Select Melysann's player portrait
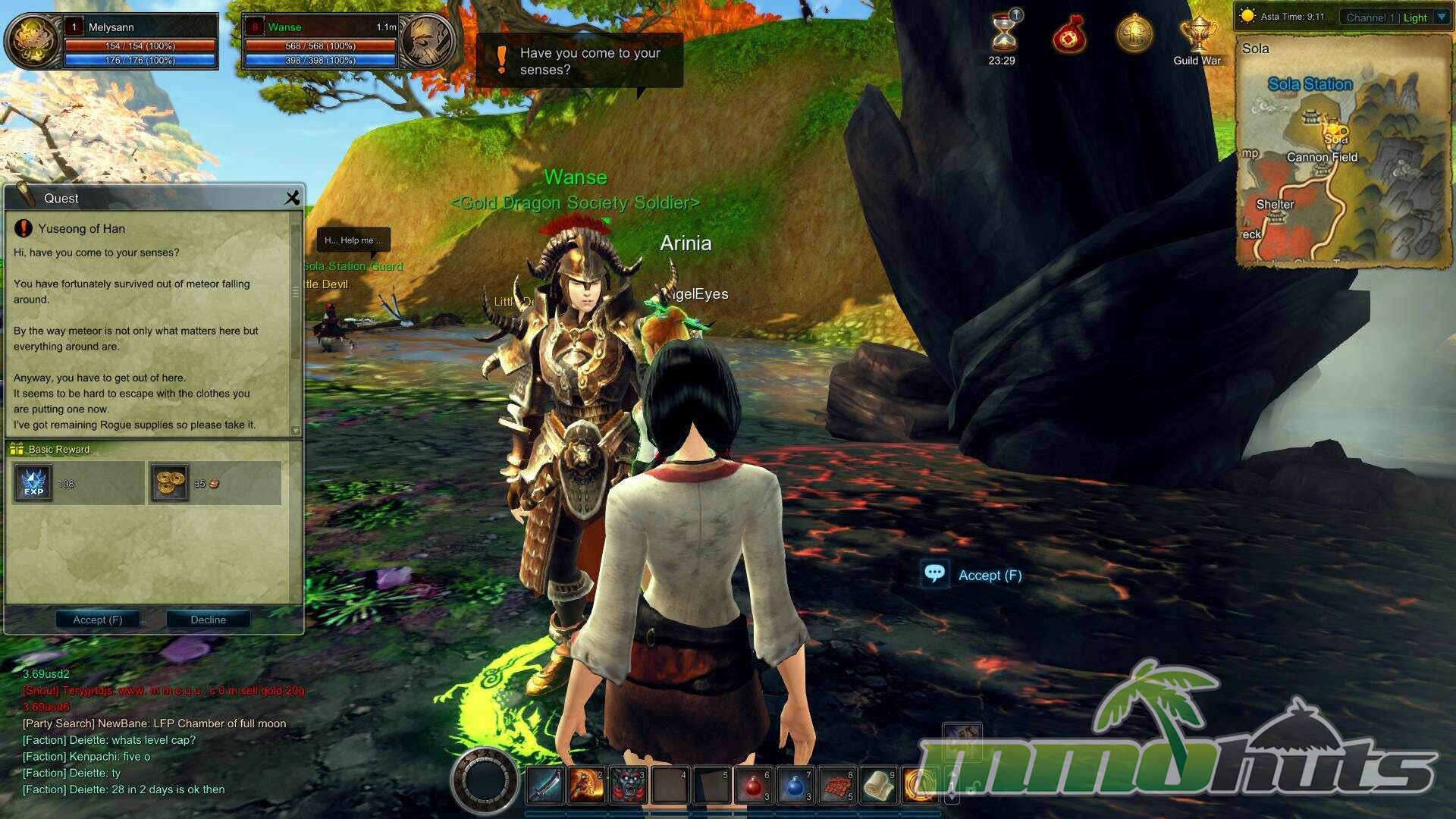 [x=33, y=42]
